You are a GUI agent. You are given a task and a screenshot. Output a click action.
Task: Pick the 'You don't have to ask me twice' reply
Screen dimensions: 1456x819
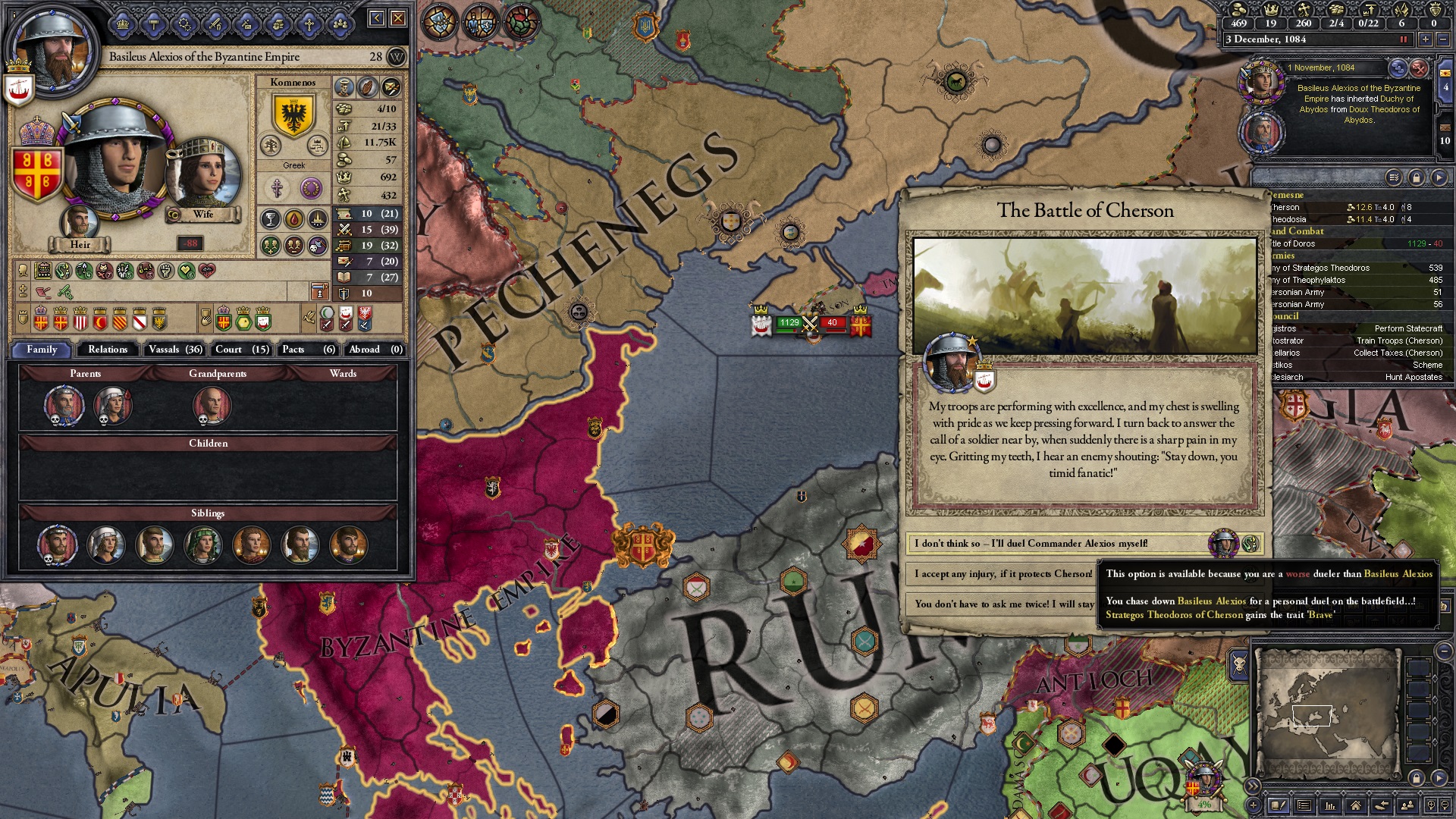1003,604
